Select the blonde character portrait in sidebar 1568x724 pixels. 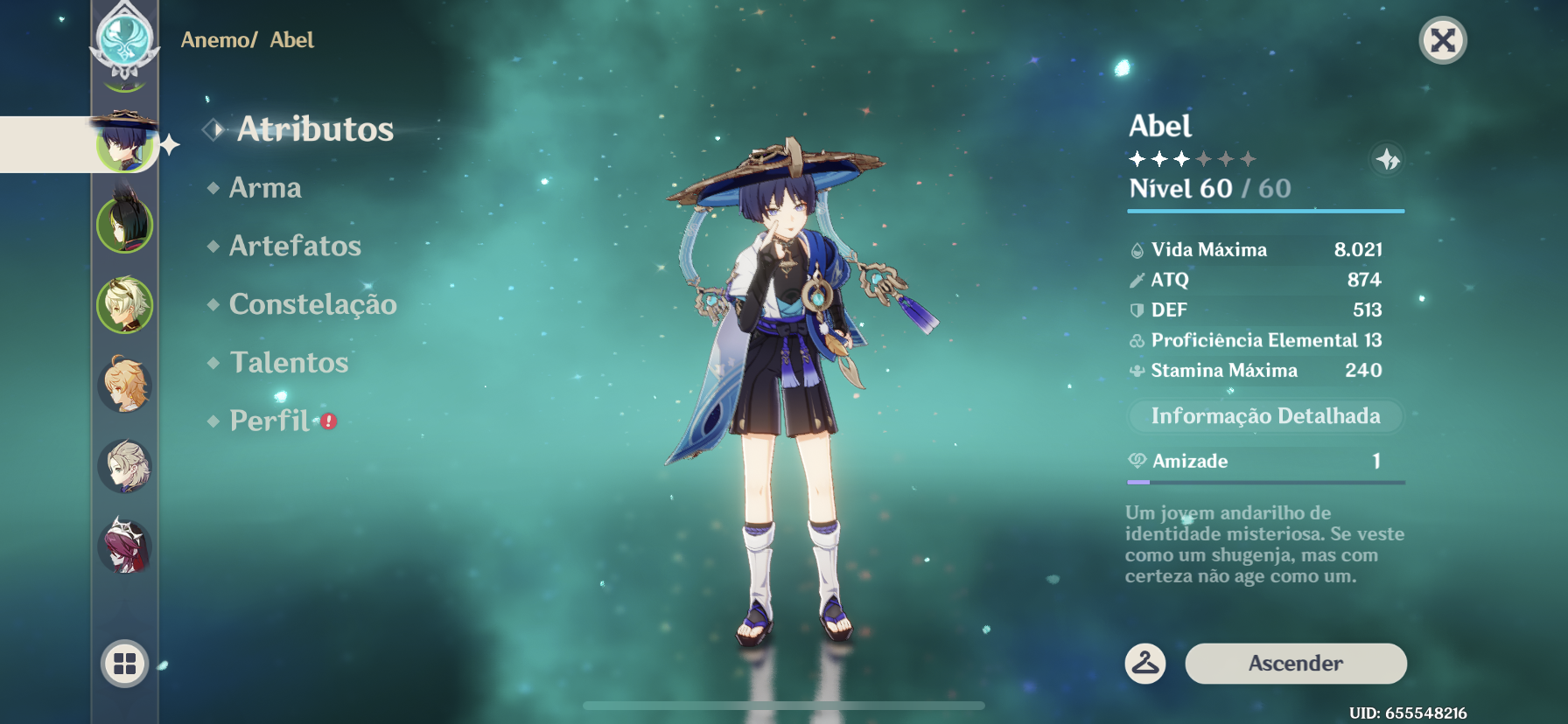pos(125,385)
